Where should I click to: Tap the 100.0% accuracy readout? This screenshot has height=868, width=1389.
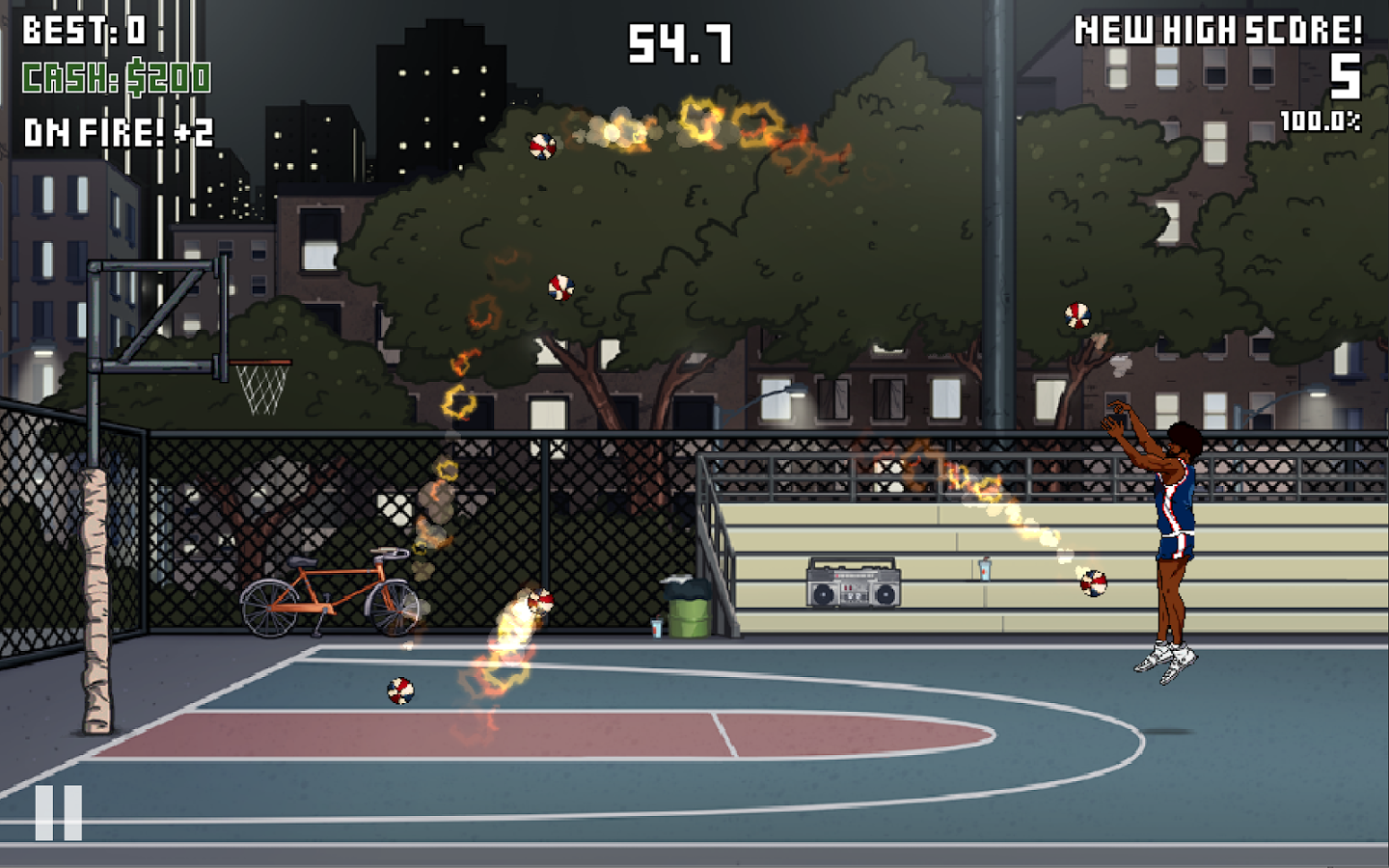point(1321,120)
